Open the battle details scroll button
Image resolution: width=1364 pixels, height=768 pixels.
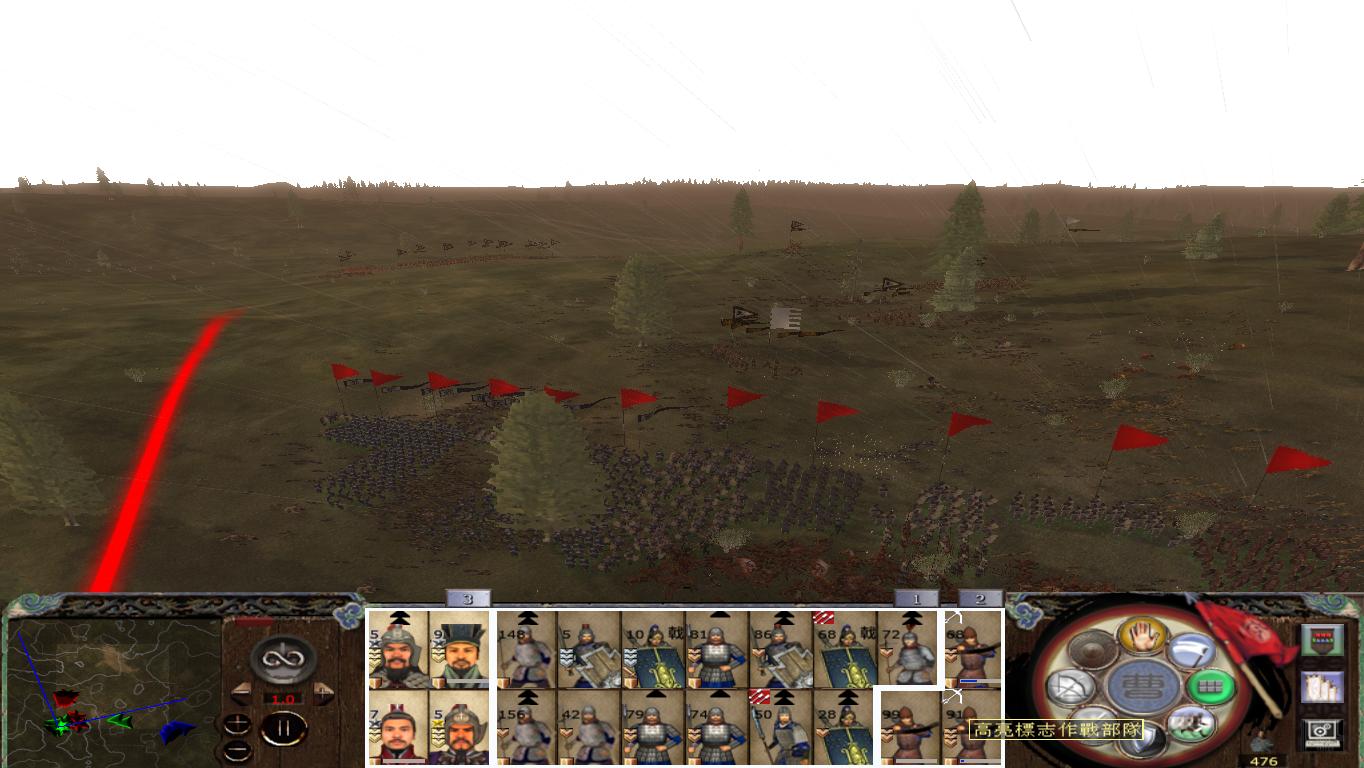pyautogui.click(x=1323, y=689)
